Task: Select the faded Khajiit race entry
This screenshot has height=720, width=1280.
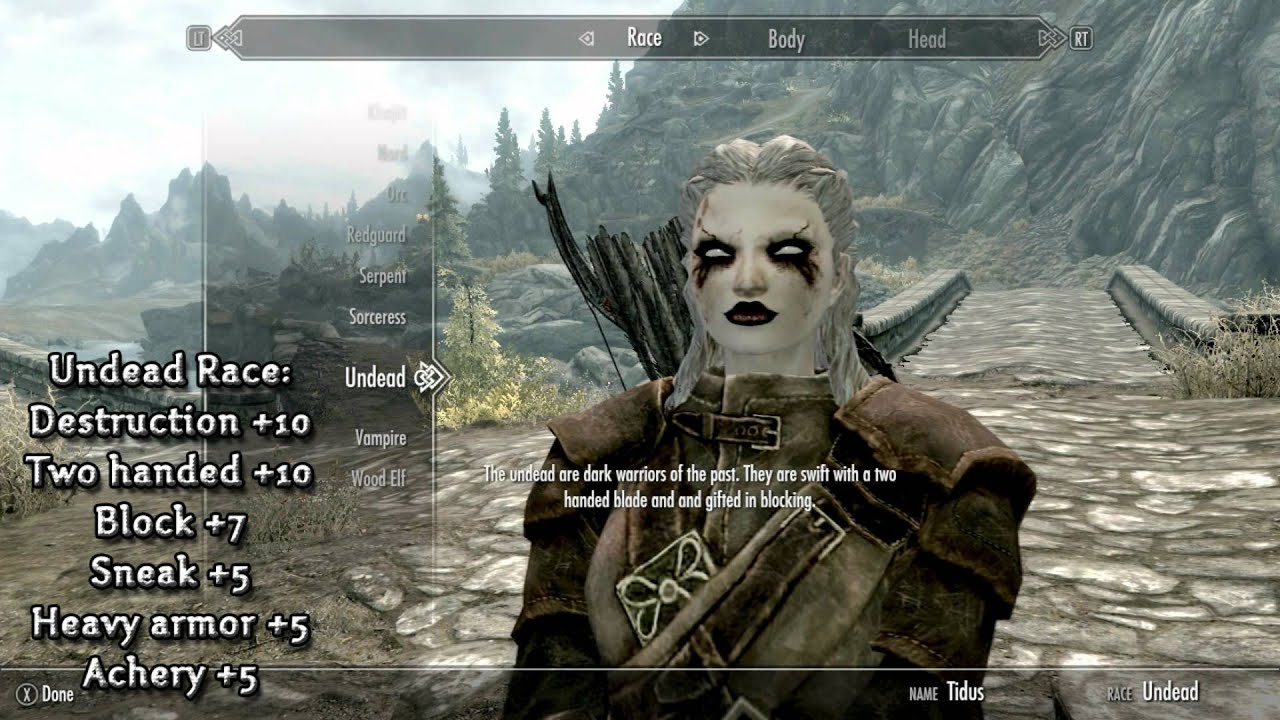Action: pyautogui.click(x=387, y=112)
